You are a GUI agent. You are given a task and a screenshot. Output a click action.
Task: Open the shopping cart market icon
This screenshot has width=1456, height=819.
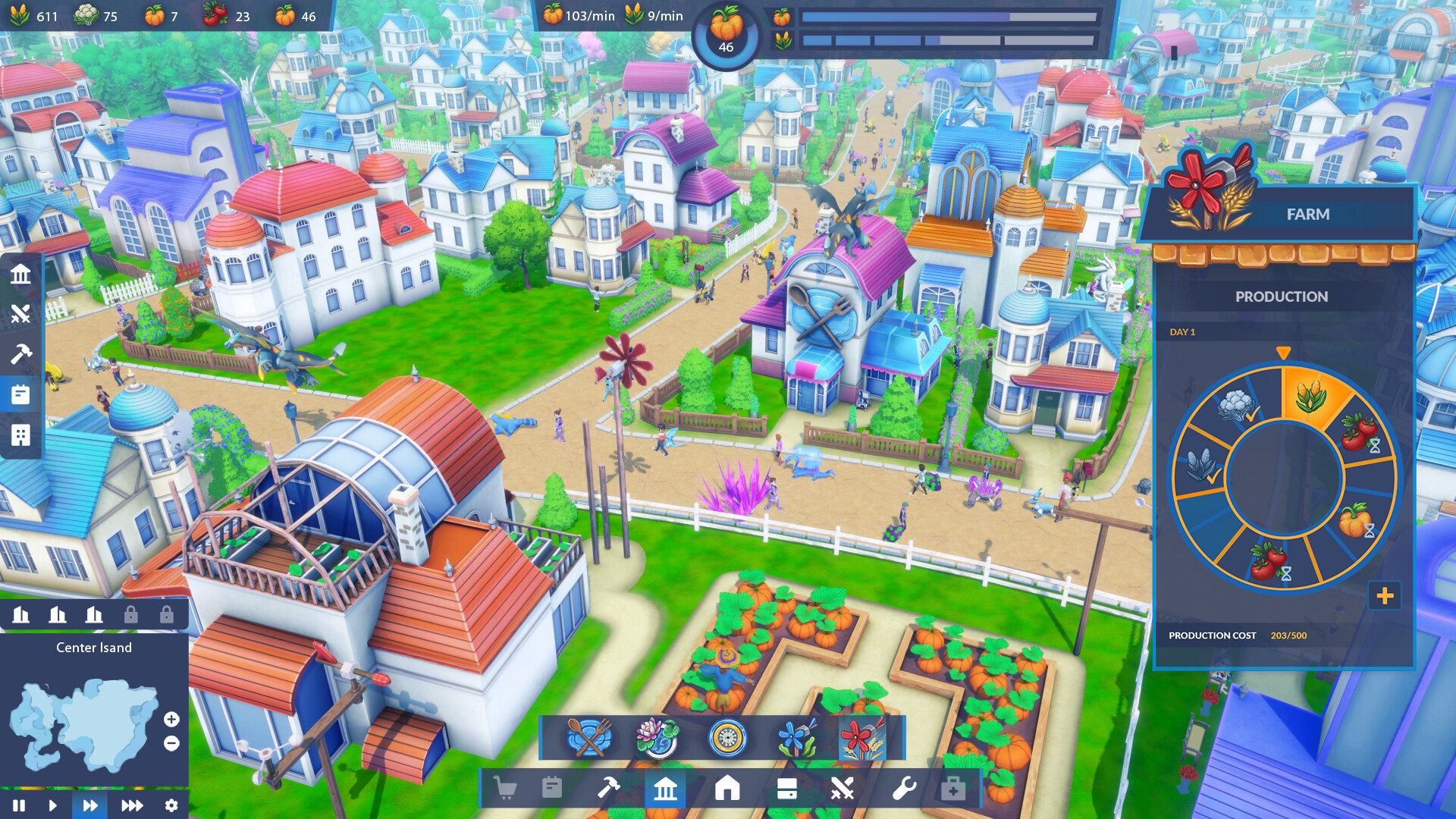tap(504, 789)
